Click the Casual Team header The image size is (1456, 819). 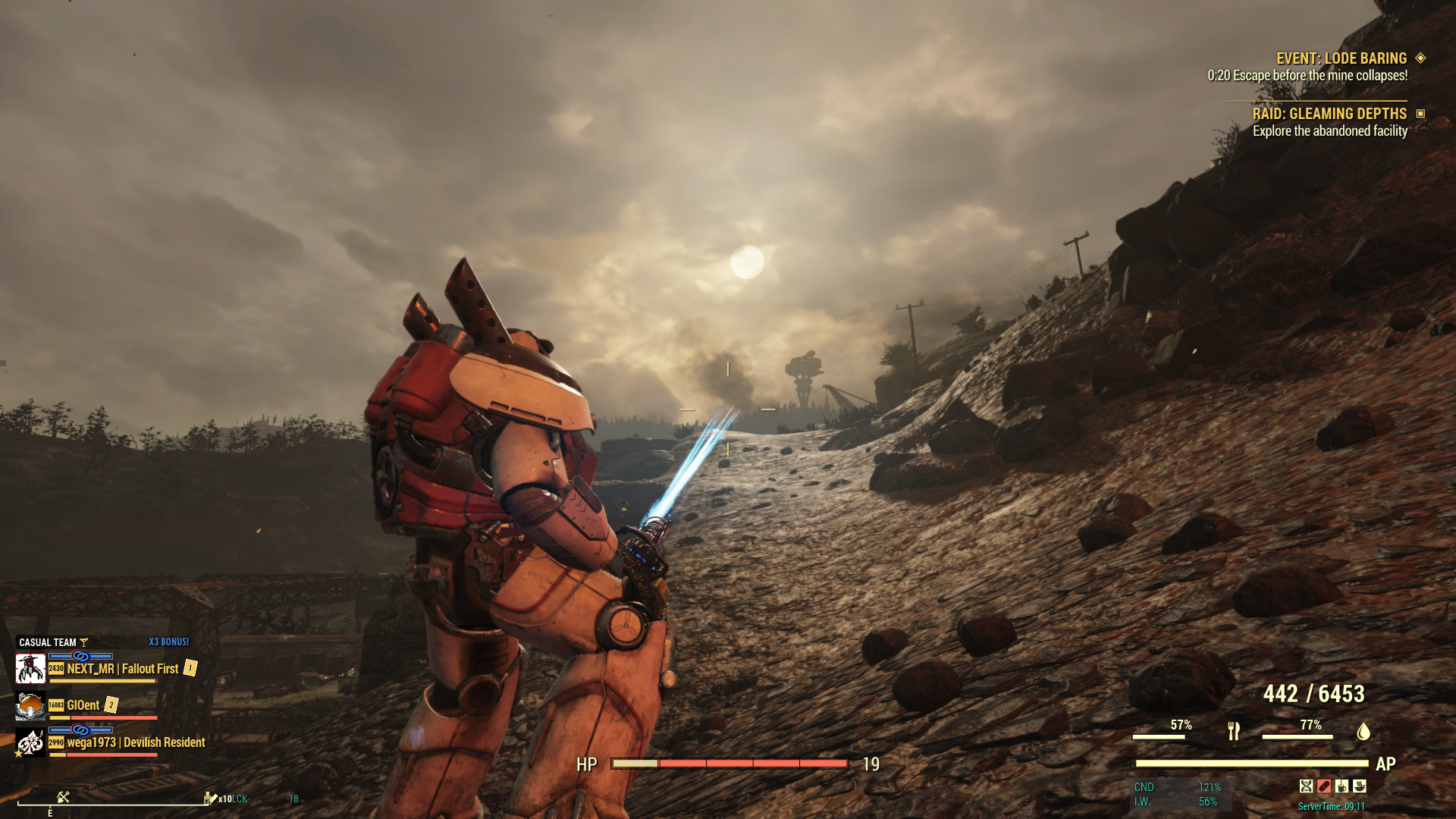[47, 642]
